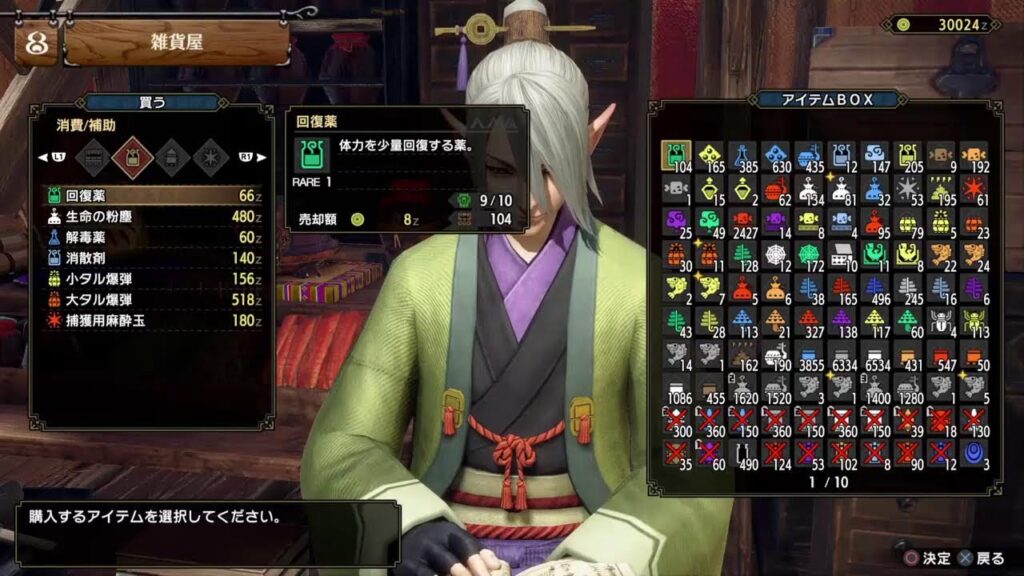Select the white starburst slot with 53

click(908, 188)
